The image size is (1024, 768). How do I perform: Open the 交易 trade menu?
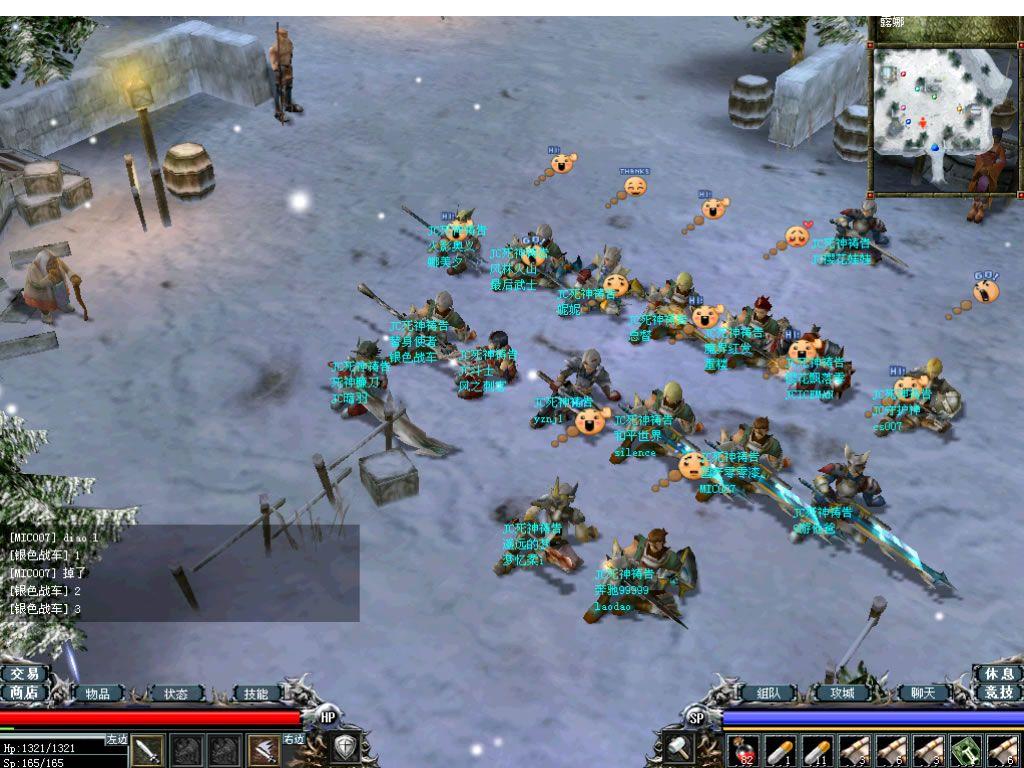pos(24,674)
